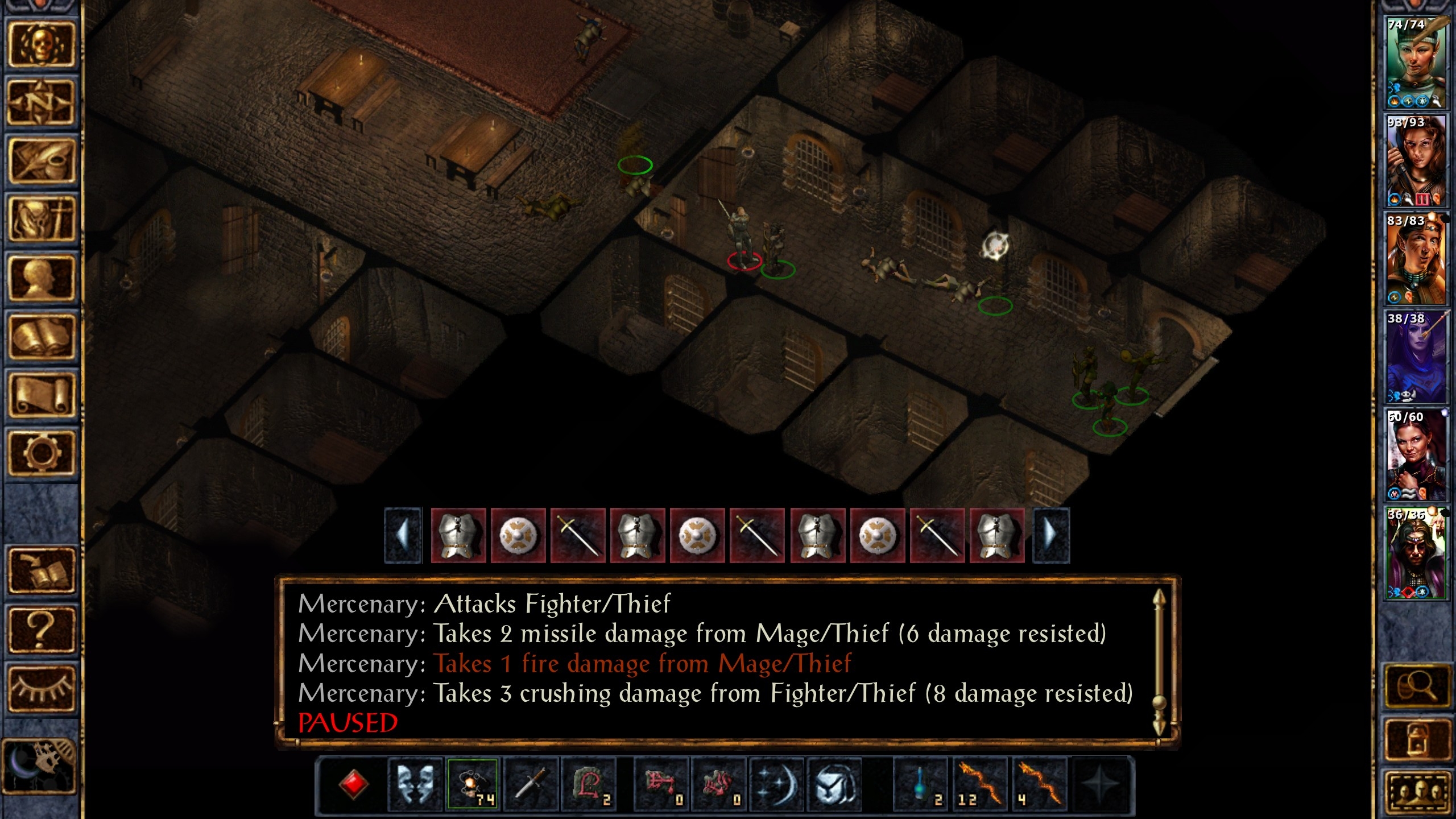Viewport: 1456px width, 819px height.
Task: Select the purple-robed man portrait at 36/36
Action: [1416, 553]
